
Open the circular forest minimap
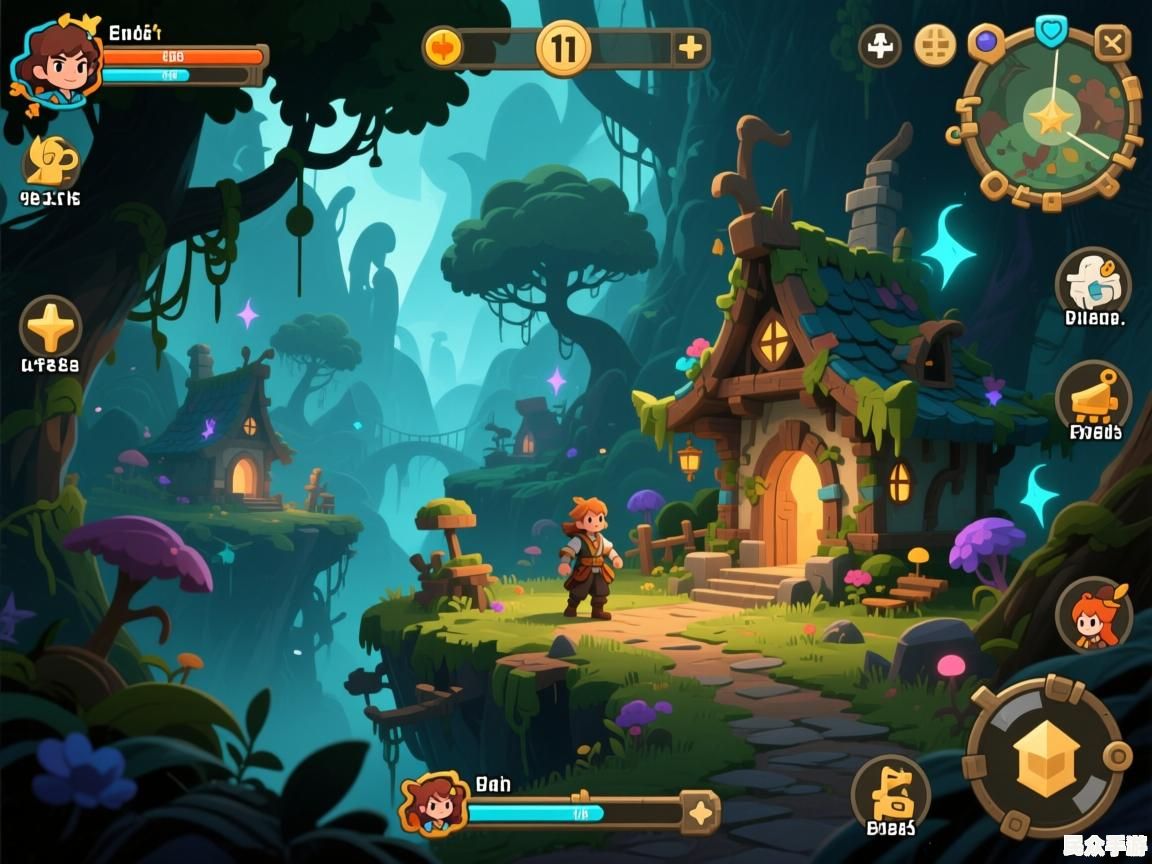1050,118
